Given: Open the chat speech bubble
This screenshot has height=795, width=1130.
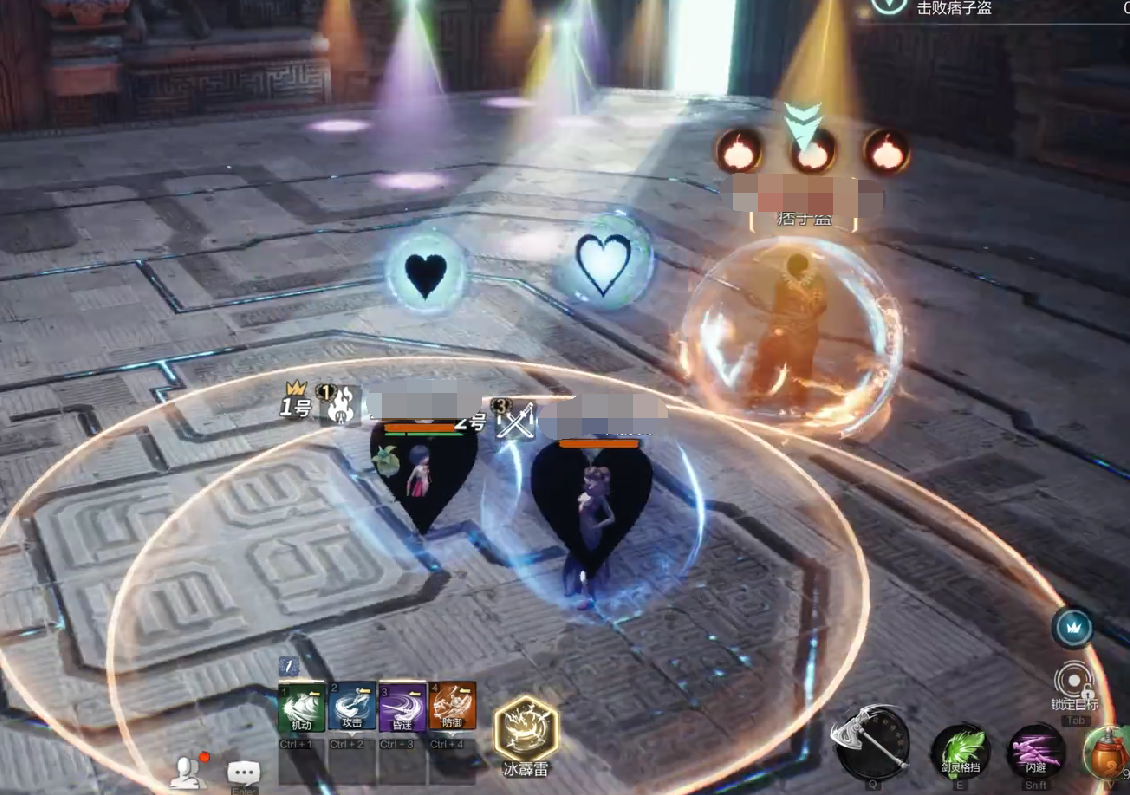Looking at the screenshot, I should pos(243,772).
